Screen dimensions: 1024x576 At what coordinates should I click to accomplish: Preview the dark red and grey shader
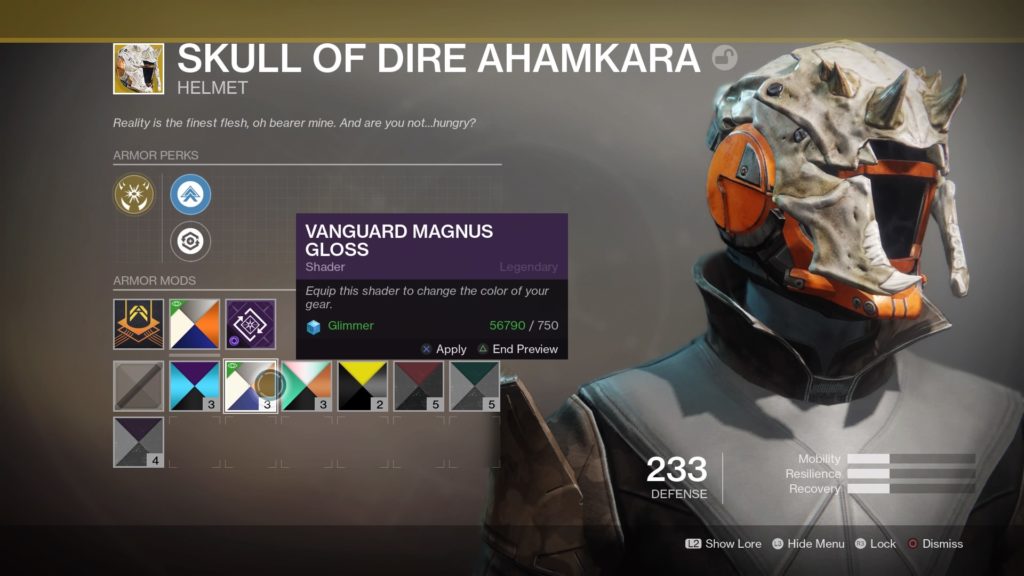pyautogui.click(x=418, y=387)
